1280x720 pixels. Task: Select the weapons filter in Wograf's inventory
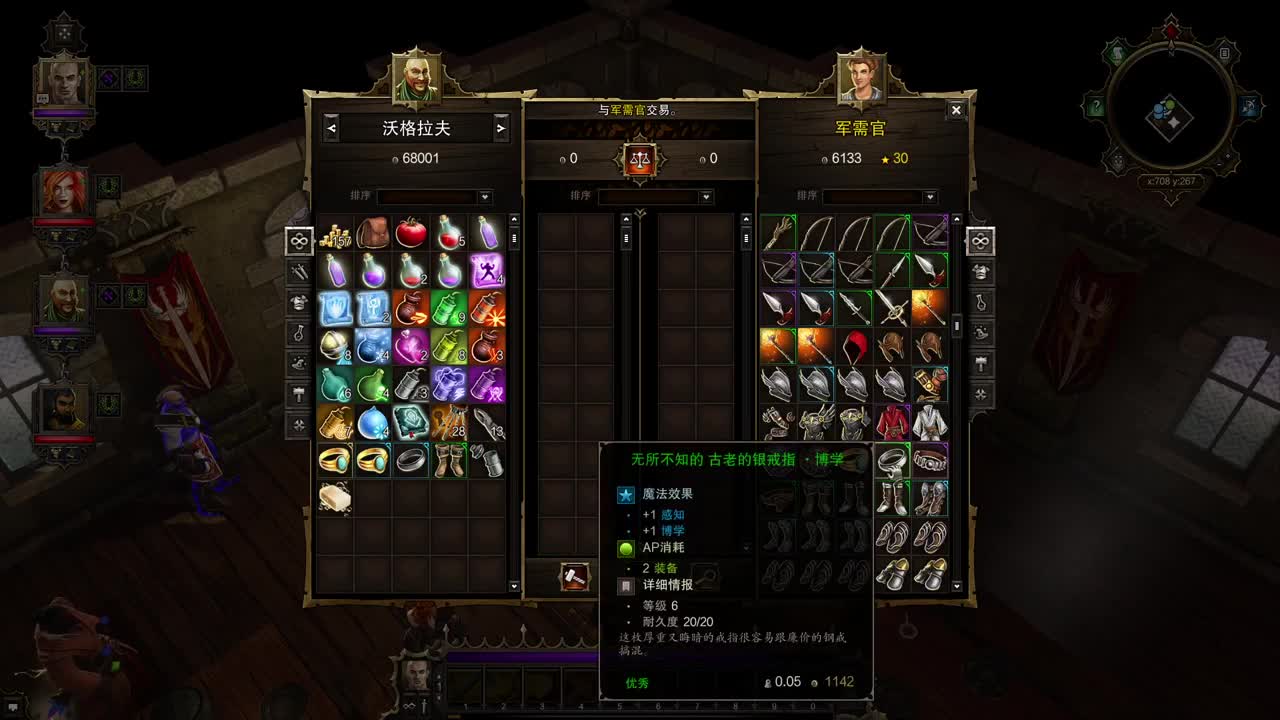pyautogui.click(x=296, y=272)
